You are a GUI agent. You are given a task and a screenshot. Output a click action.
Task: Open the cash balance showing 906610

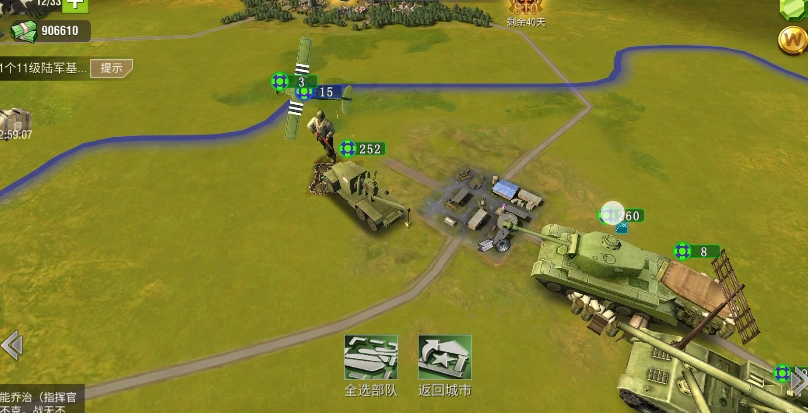(x=50, y=32)
